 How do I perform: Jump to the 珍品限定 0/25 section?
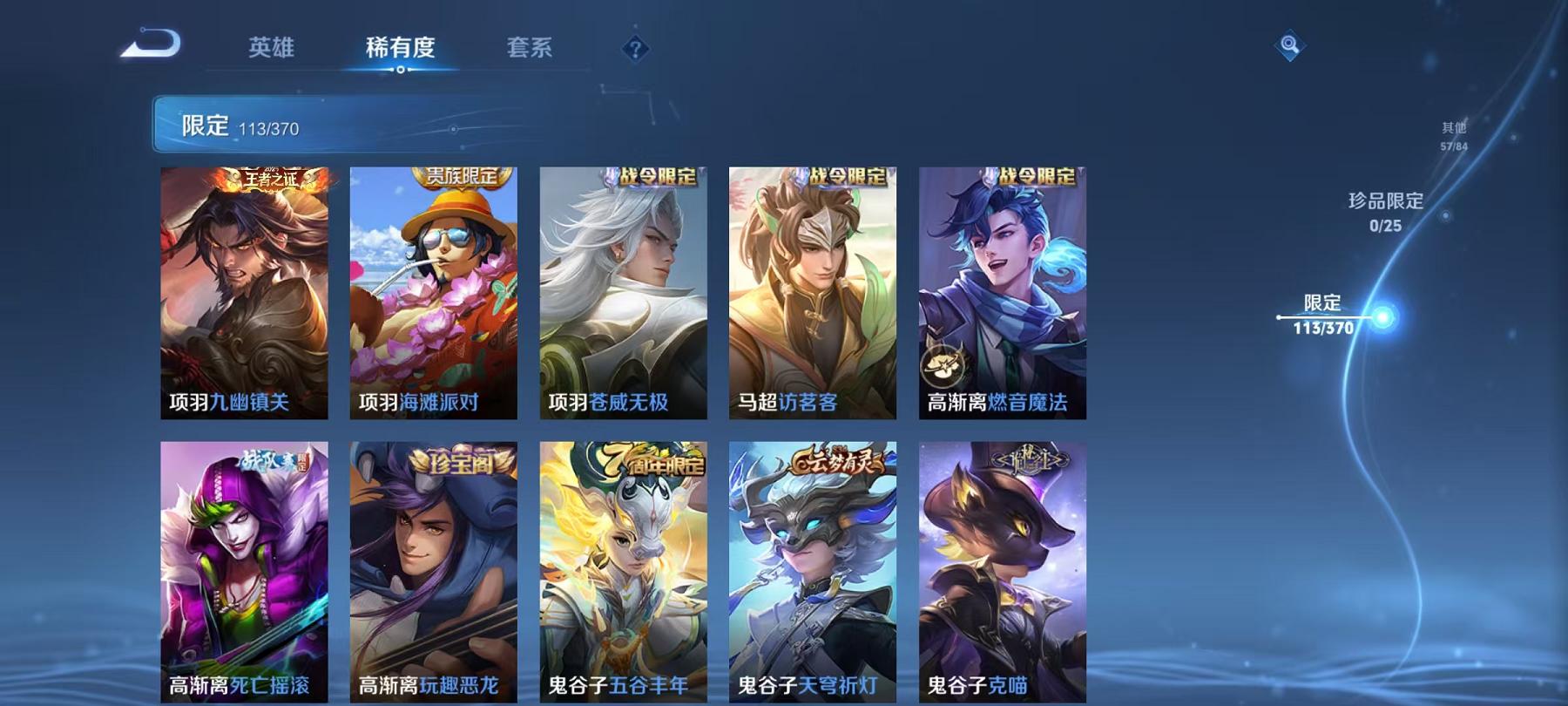[1387, 212]
